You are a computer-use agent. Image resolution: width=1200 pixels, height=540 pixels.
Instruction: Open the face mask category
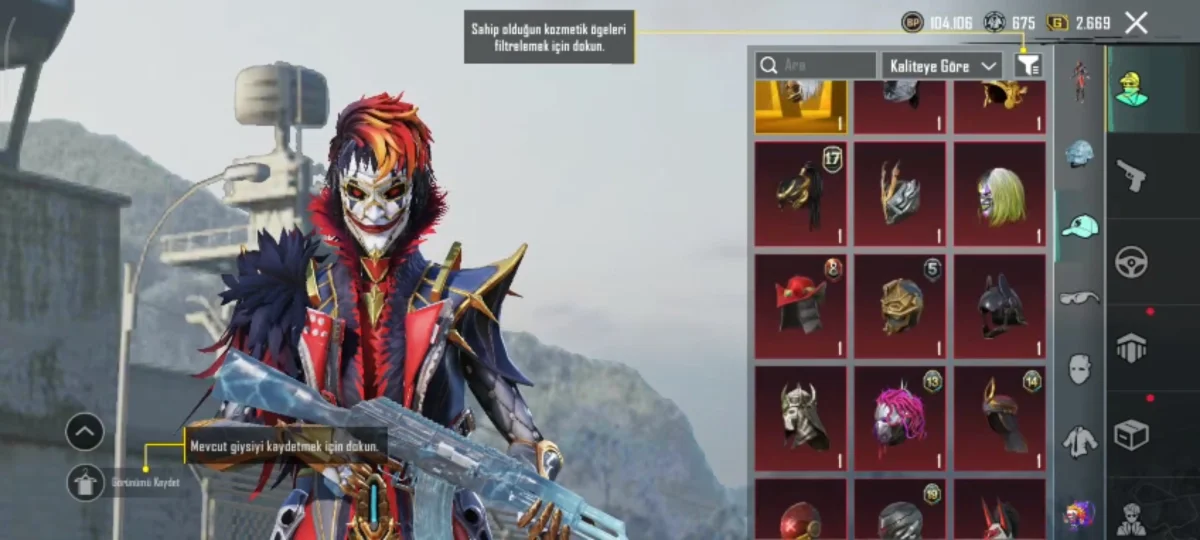point(1079,368)
